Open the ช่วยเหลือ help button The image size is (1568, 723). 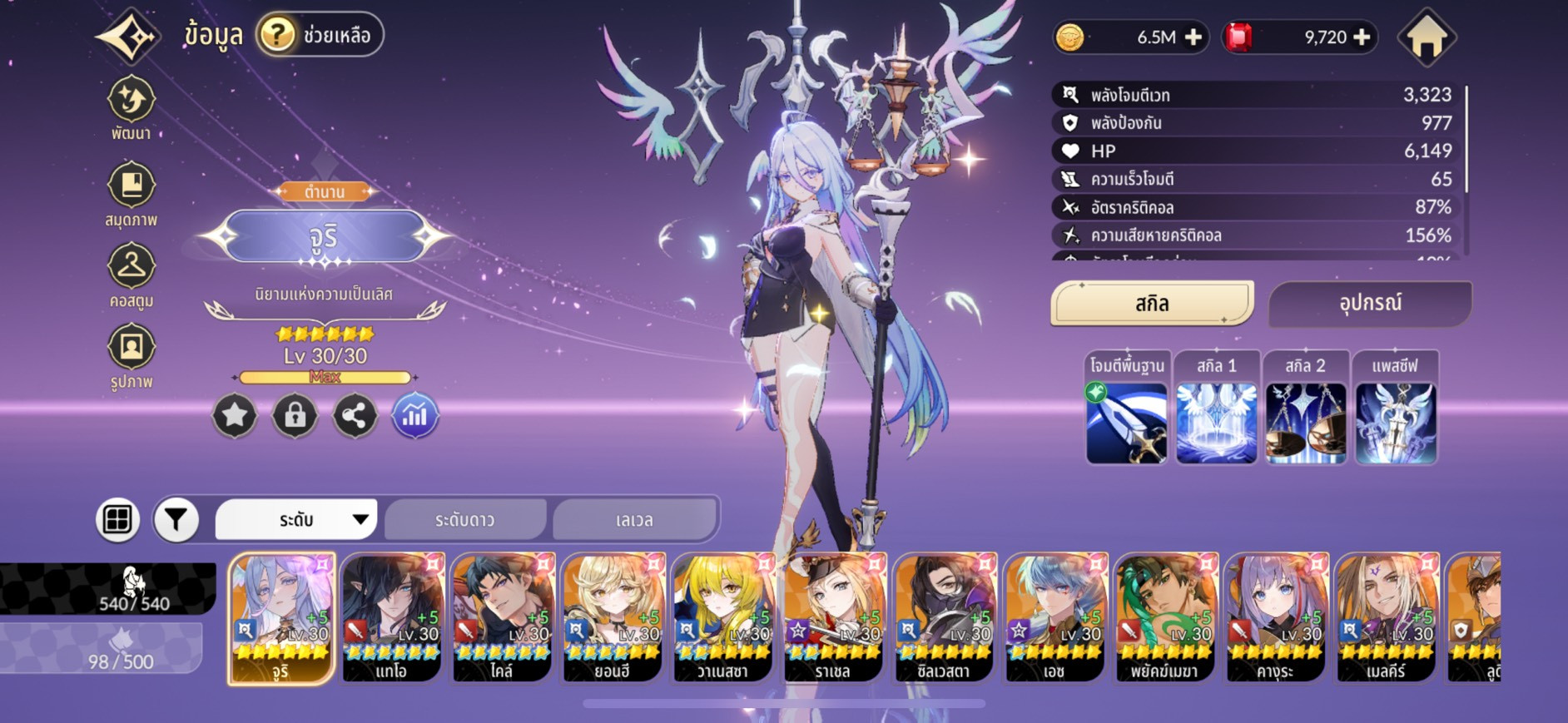click(x=320, y=35)
